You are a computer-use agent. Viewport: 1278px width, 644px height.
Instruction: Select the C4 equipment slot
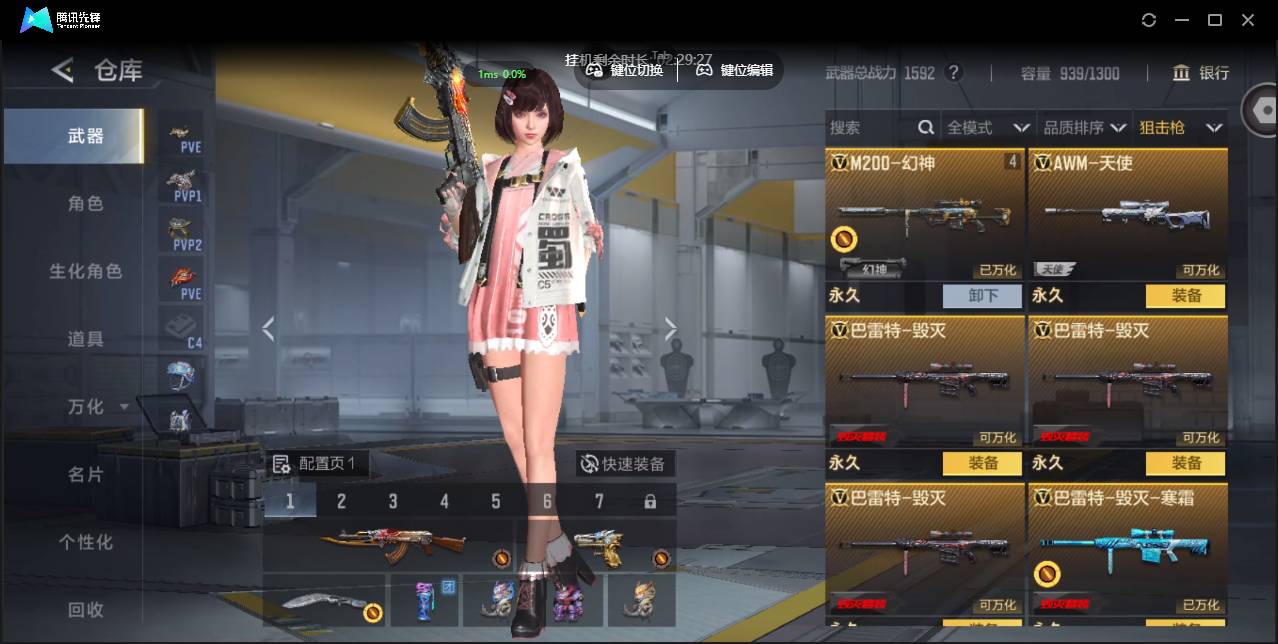(181, 329)
